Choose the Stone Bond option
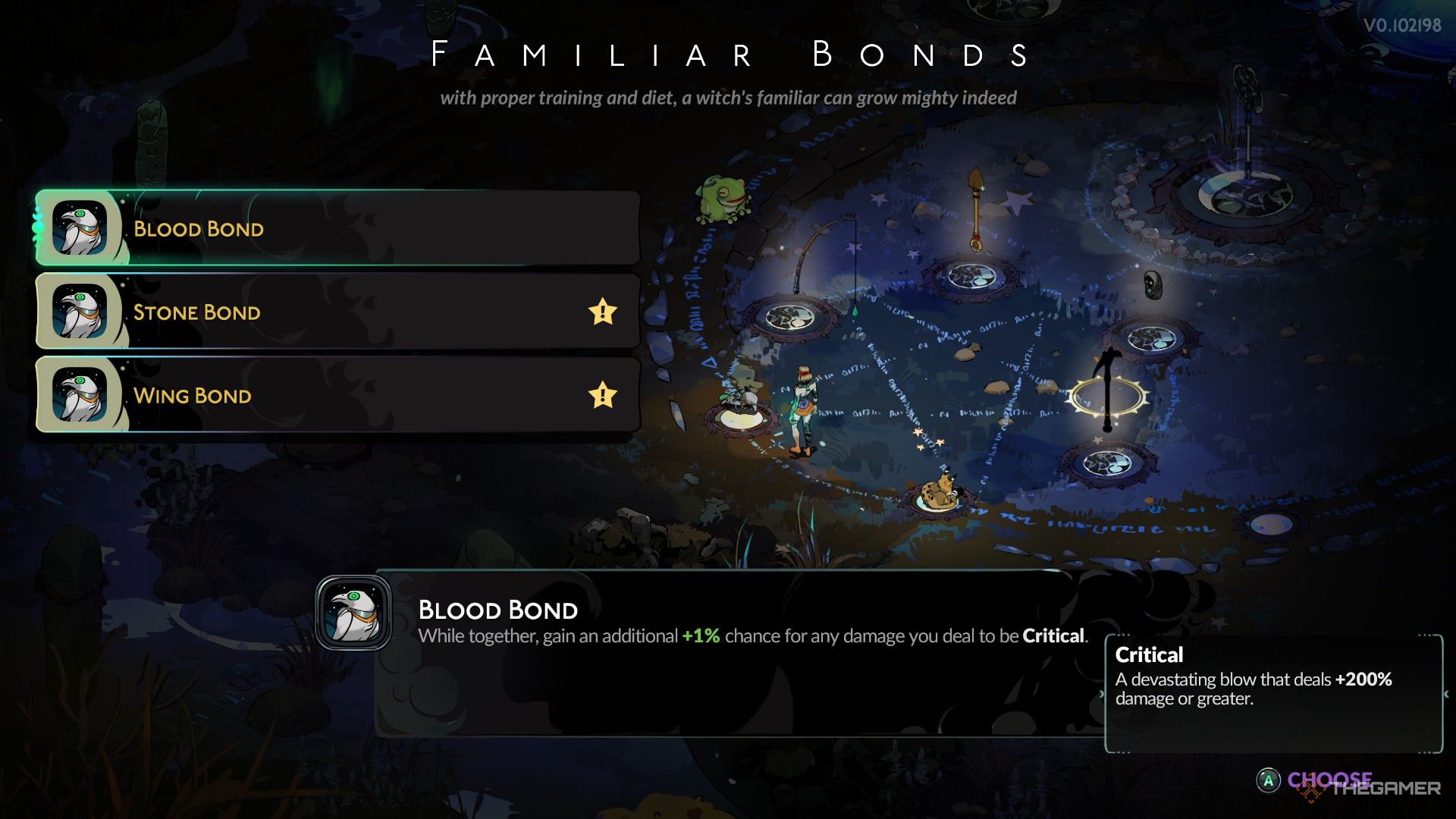Viewport: 1456px width, 819px height. coord(337,312)
